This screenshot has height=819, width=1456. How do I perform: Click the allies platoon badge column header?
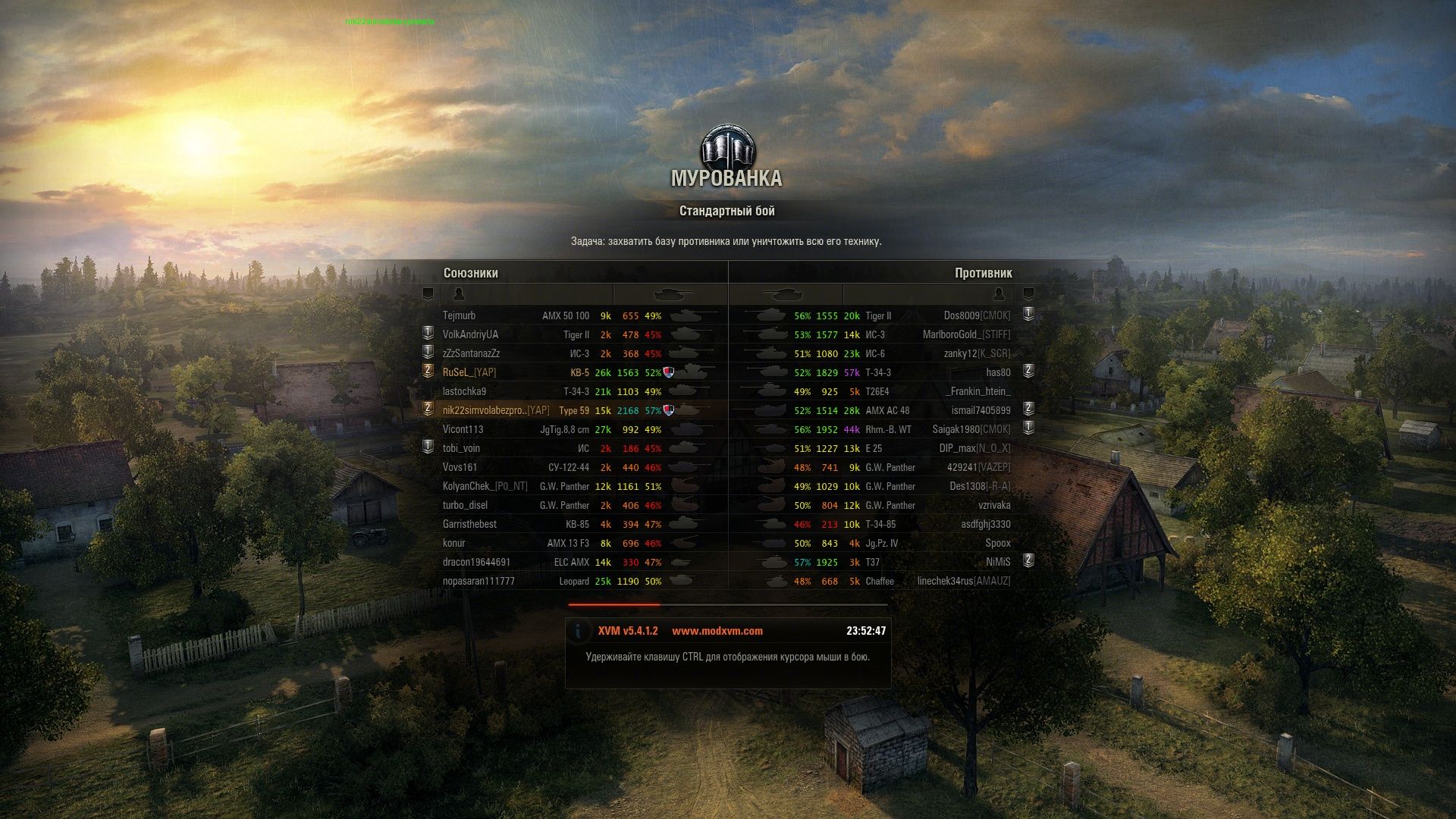pos(428,294)
